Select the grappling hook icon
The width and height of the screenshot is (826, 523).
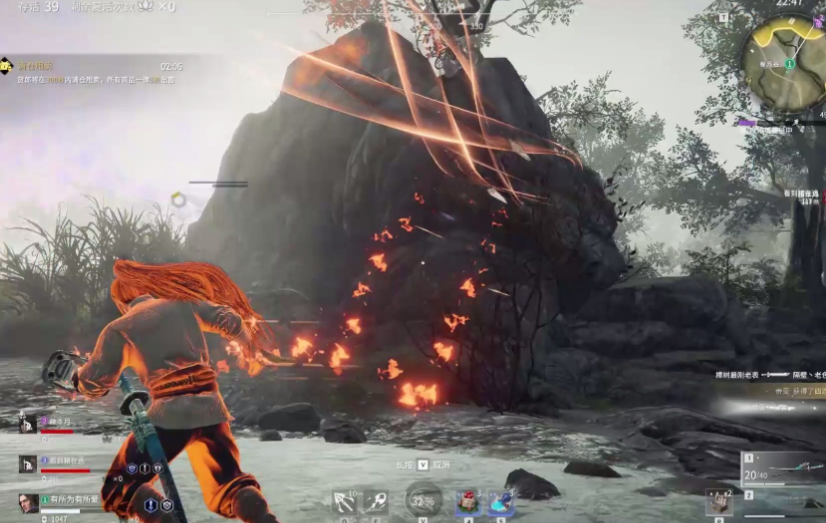(345, 501)
